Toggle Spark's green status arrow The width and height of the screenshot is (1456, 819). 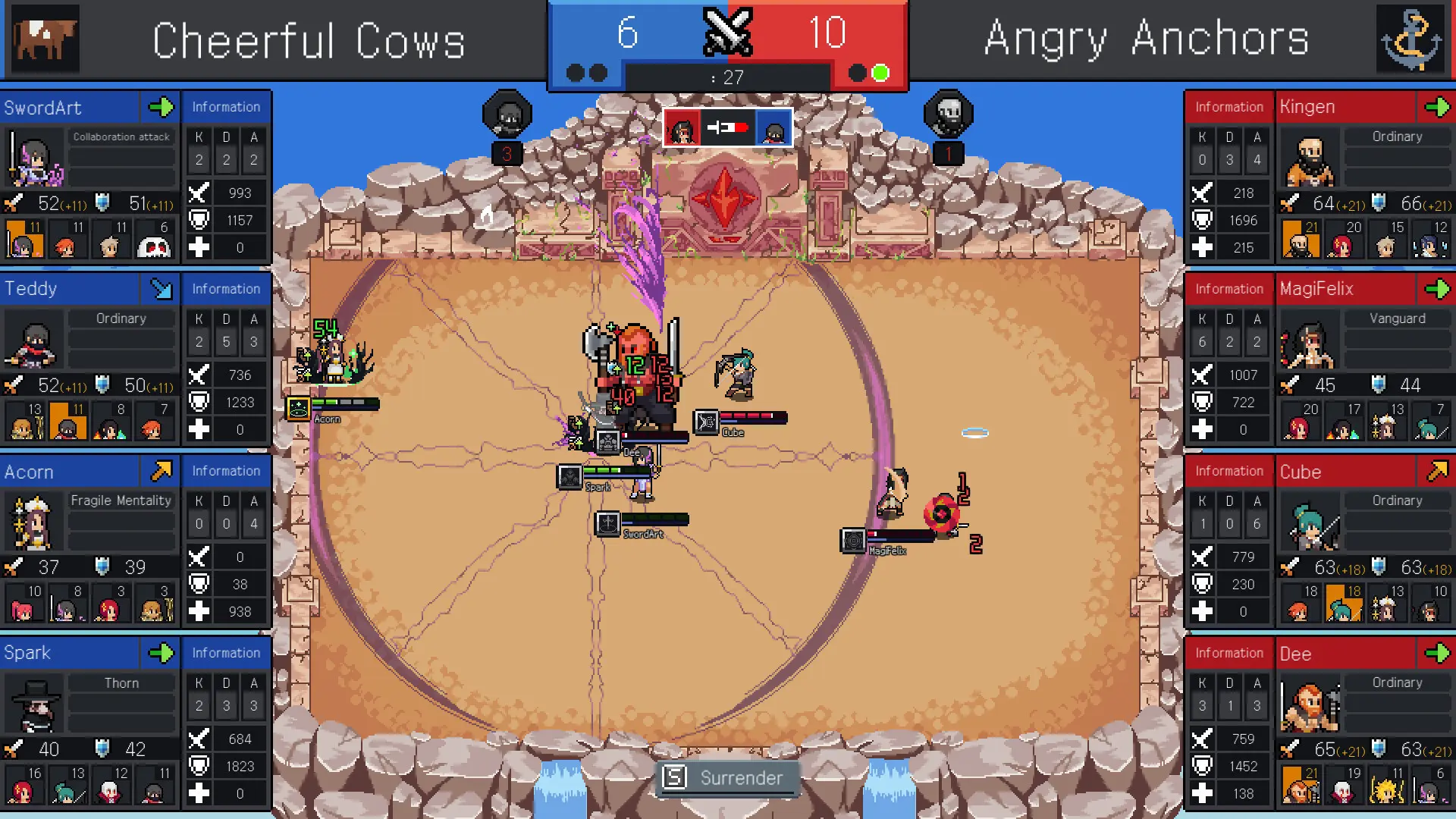click(160, 653)
